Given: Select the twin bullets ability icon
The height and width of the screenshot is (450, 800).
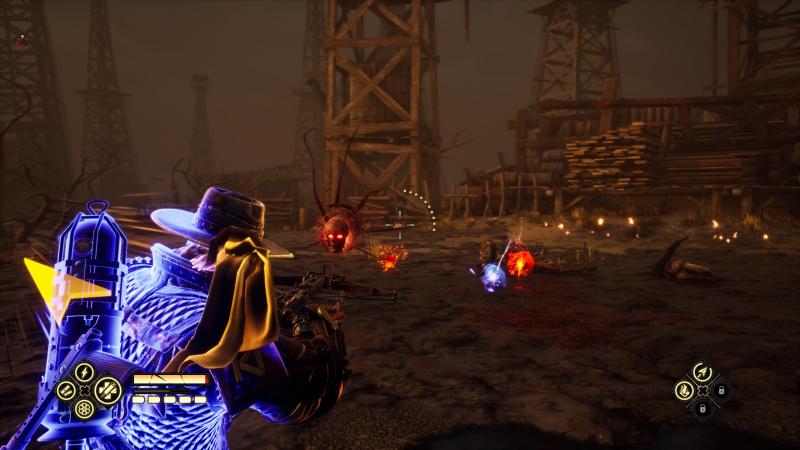Looking at the screenshot, I should tap(66, 391).
